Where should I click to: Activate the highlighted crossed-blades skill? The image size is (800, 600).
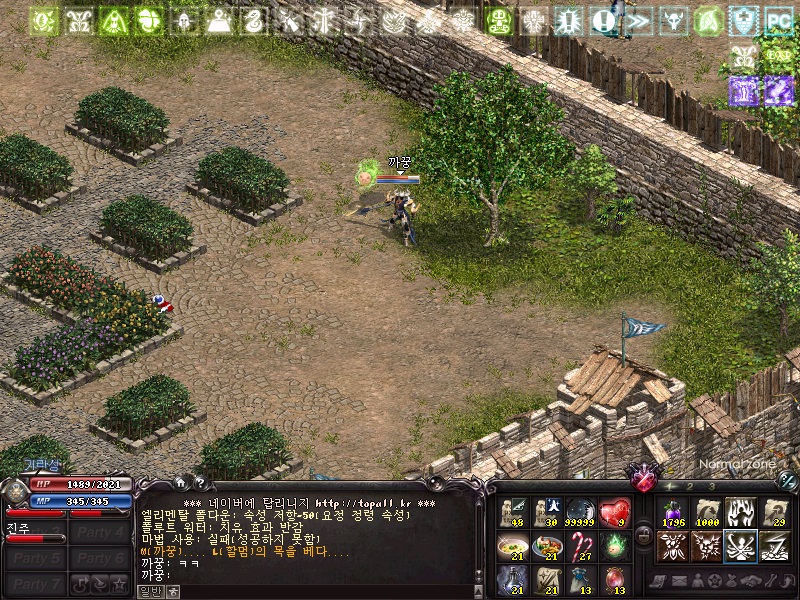[739, 546]
